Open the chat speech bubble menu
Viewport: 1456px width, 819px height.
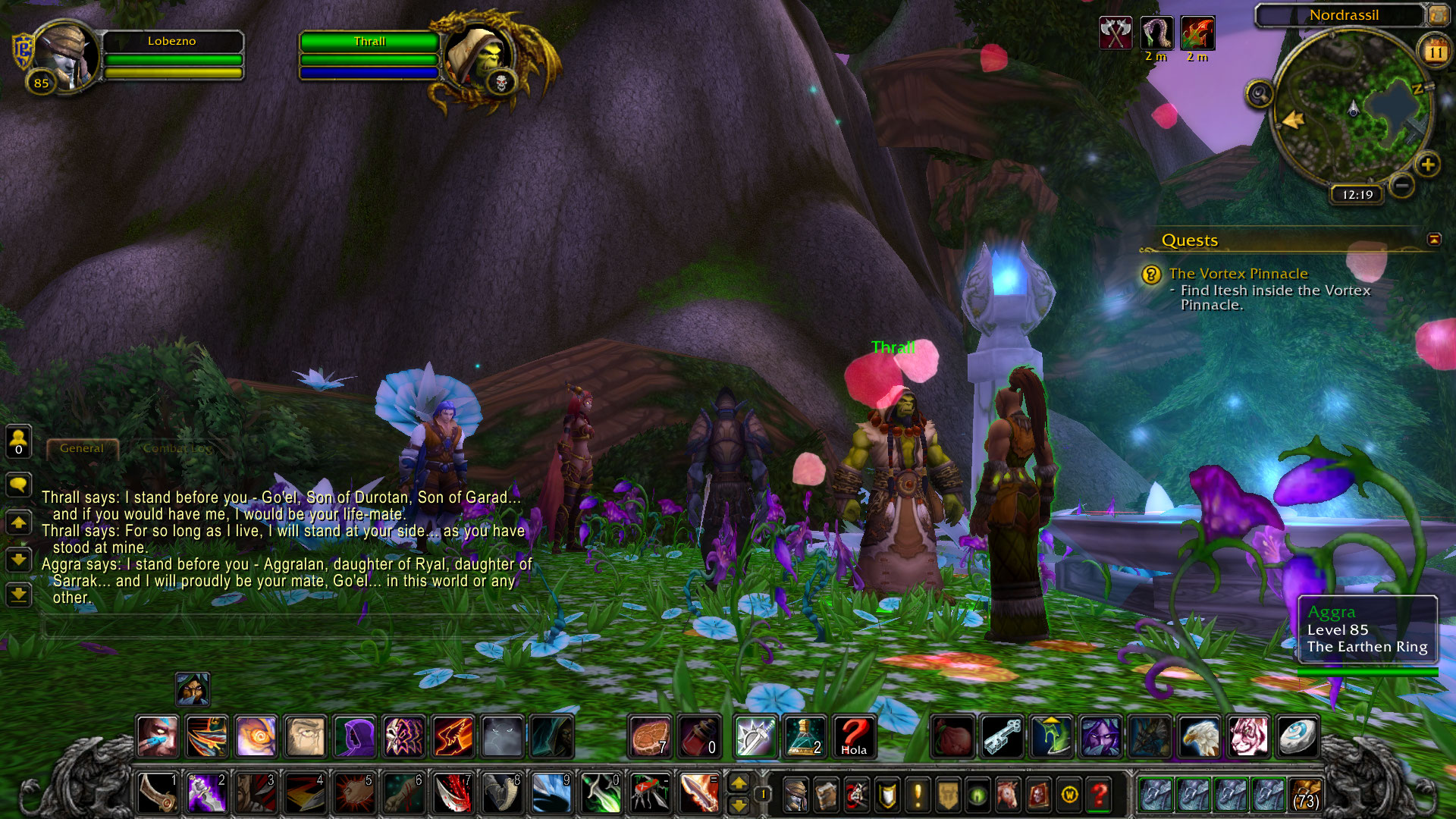[19, 485]
